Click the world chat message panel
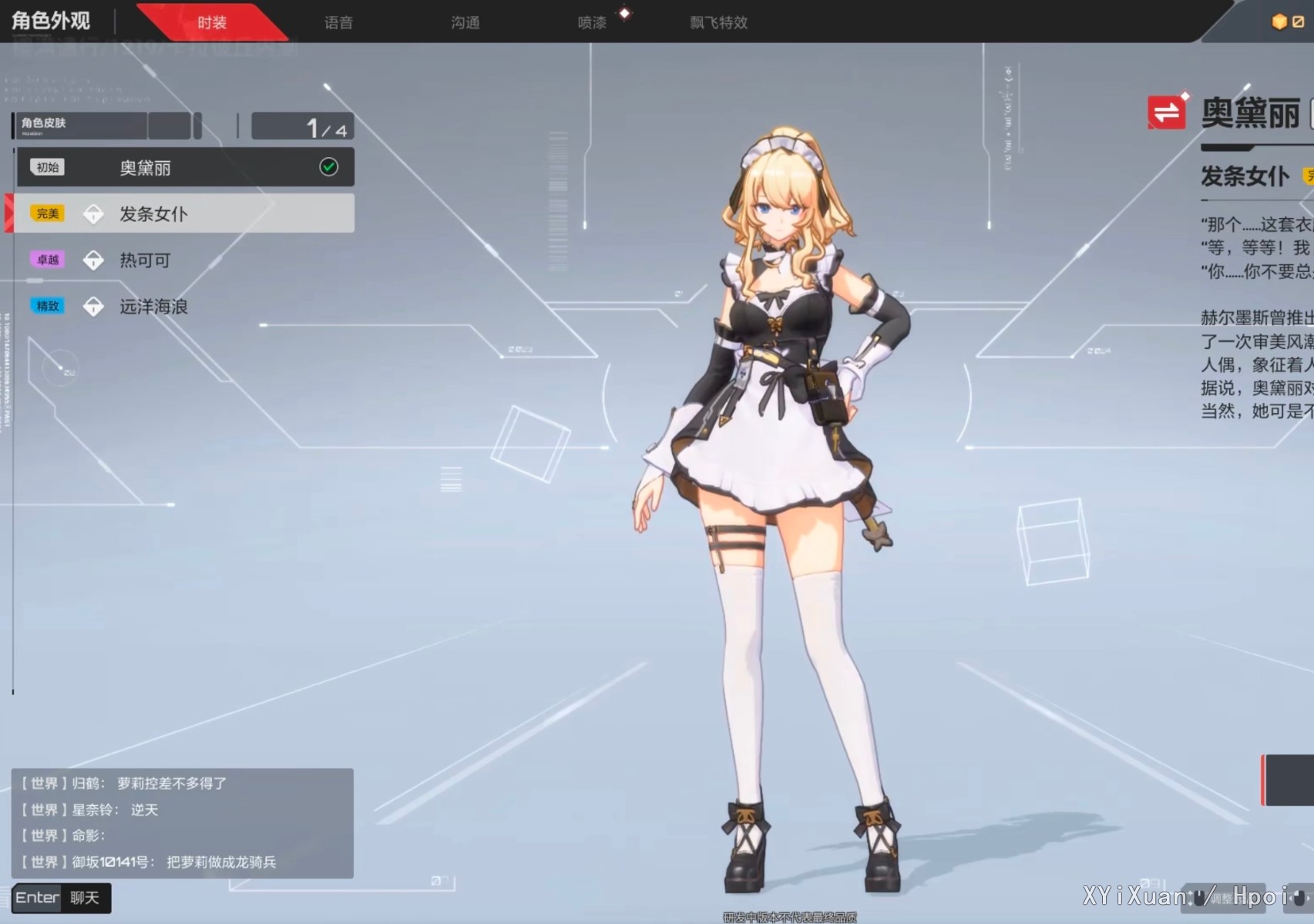 point(182,822)
